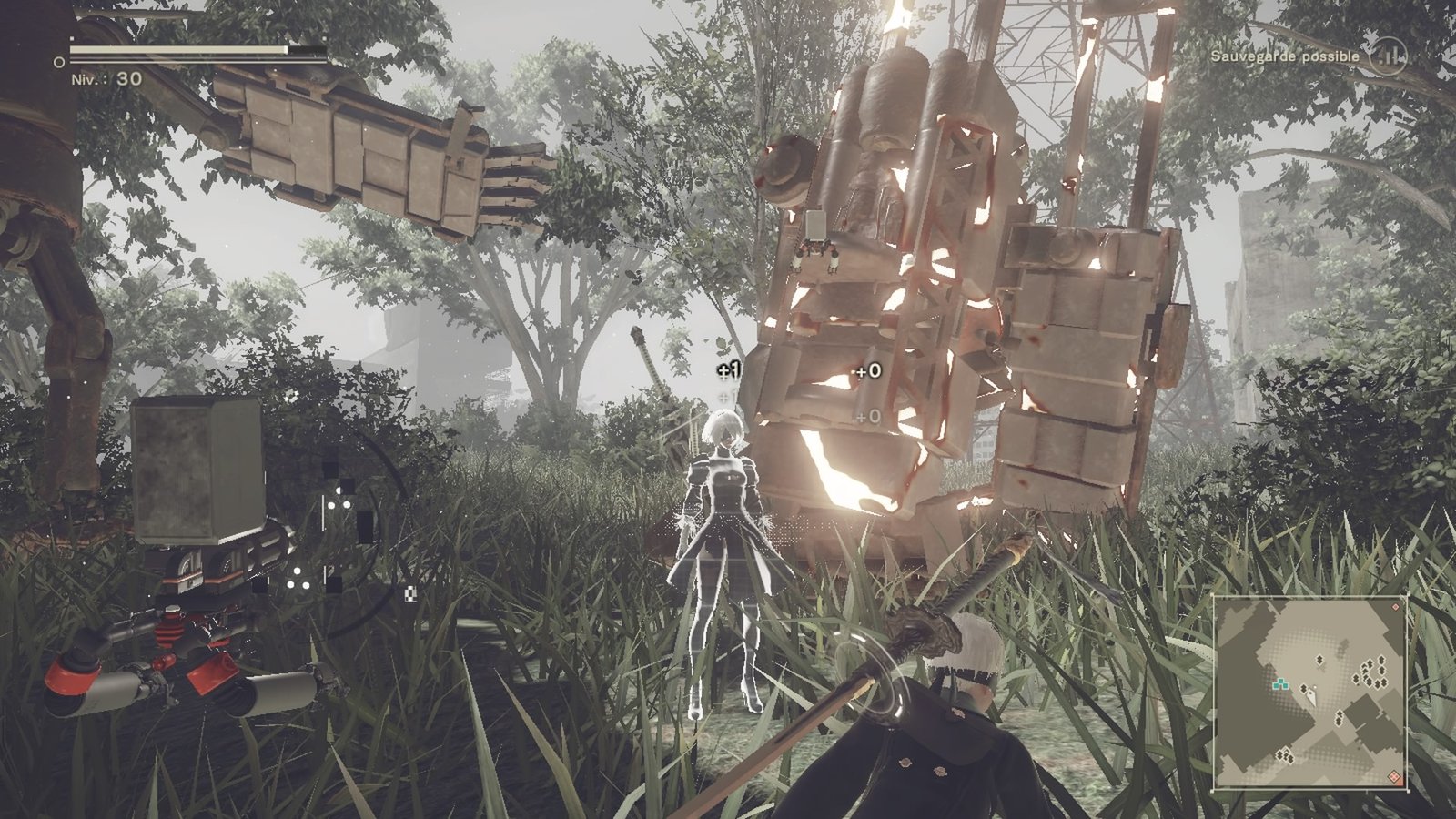Select the orange destination diamond on the minimap
Viewport: 1456px width, 819px height.
point(1394,776)
